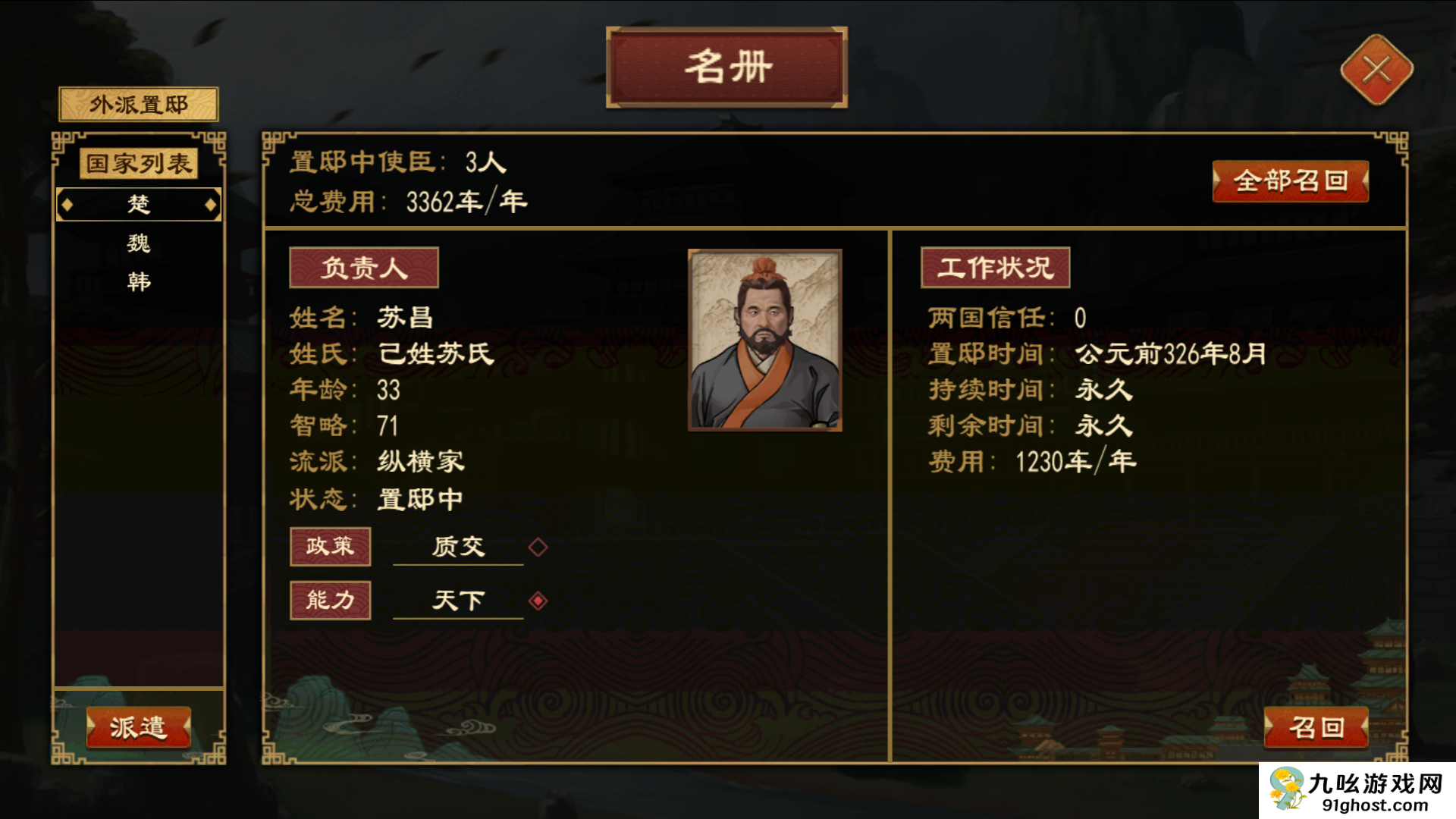Click the right diamond arrow beside 楚

point(209,204)
